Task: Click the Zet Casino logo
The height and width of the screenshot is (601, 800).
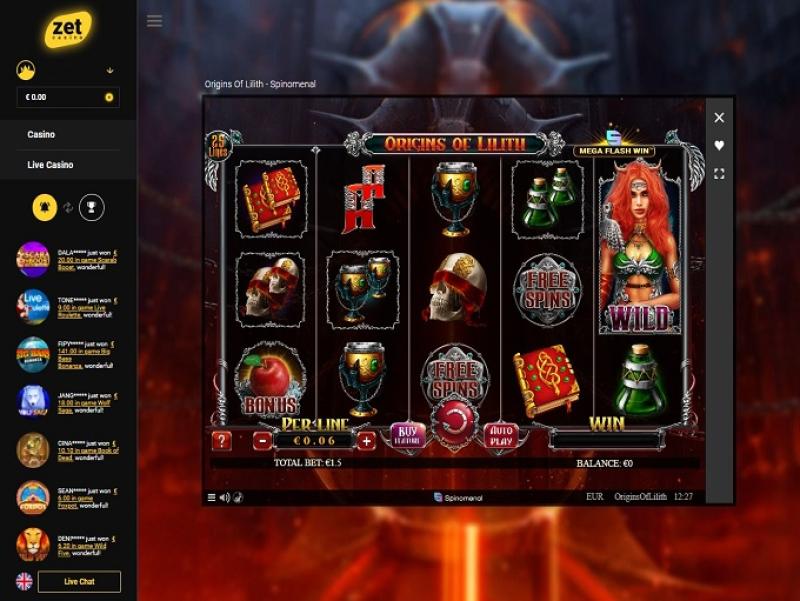Action: coord(68,30)
